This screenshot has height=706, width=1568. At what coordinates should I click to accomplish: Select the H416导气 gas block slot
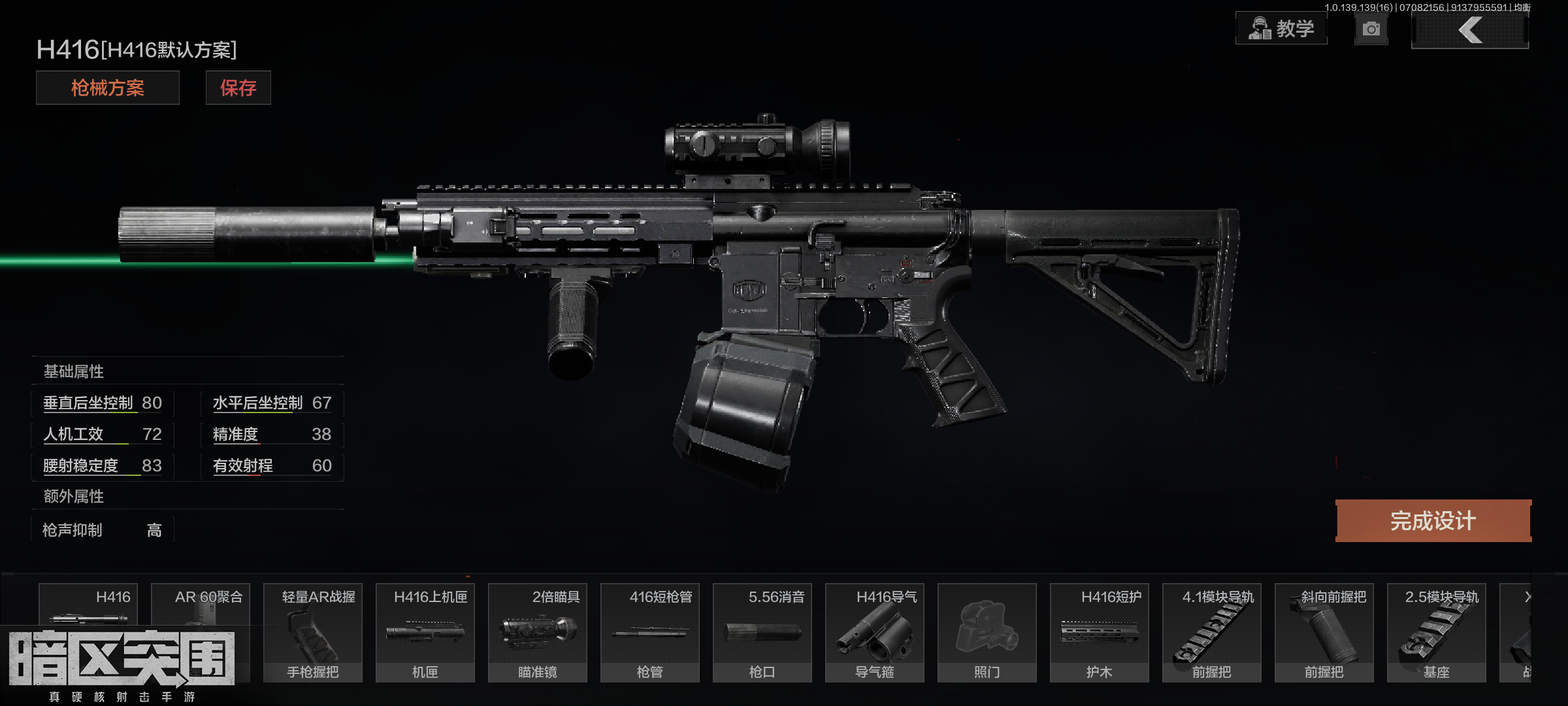click(x=875, y=632)
